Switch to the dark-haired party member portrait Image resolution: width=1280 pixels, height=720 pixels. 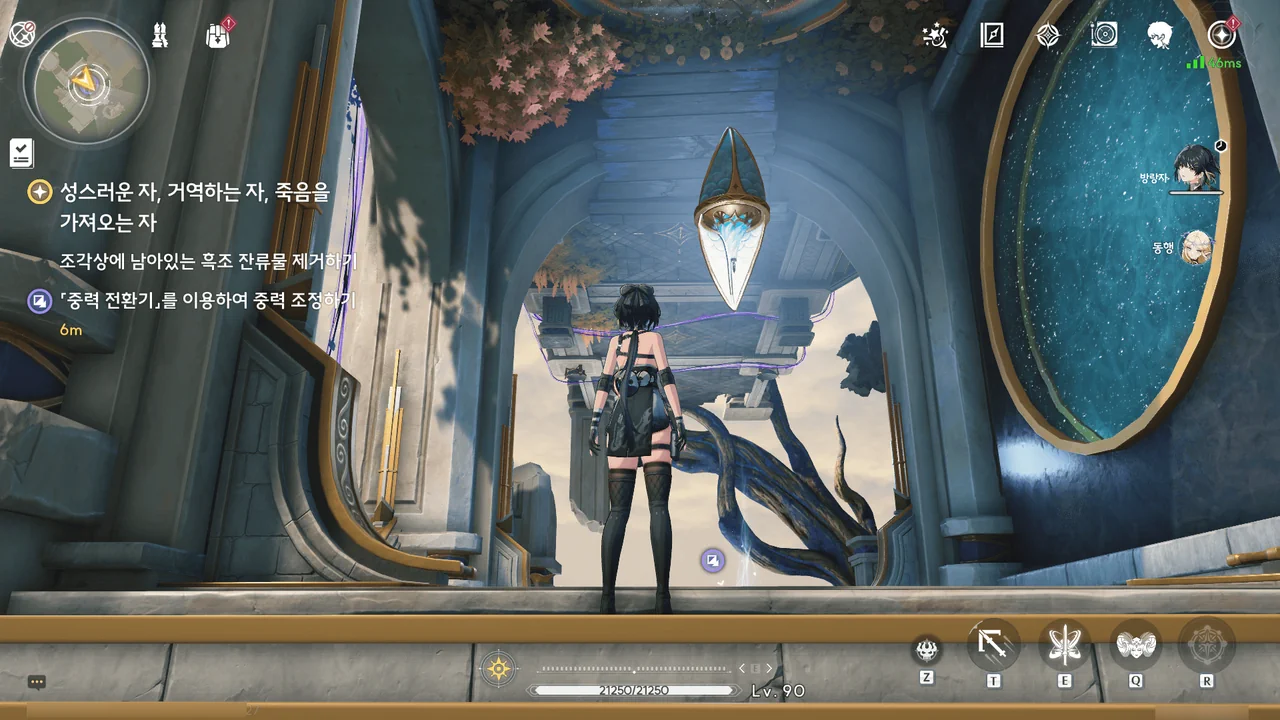(x=1195, y=168)
